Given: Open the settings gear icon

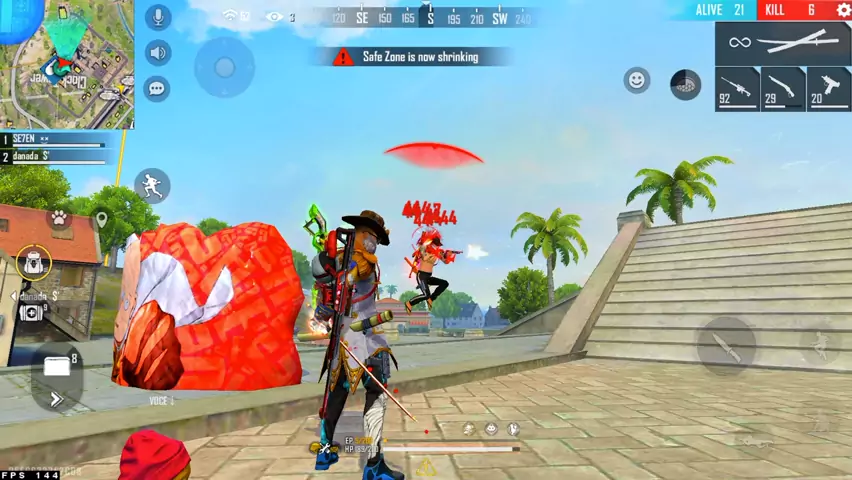Looking at the screenshot, I should [843, 10].
